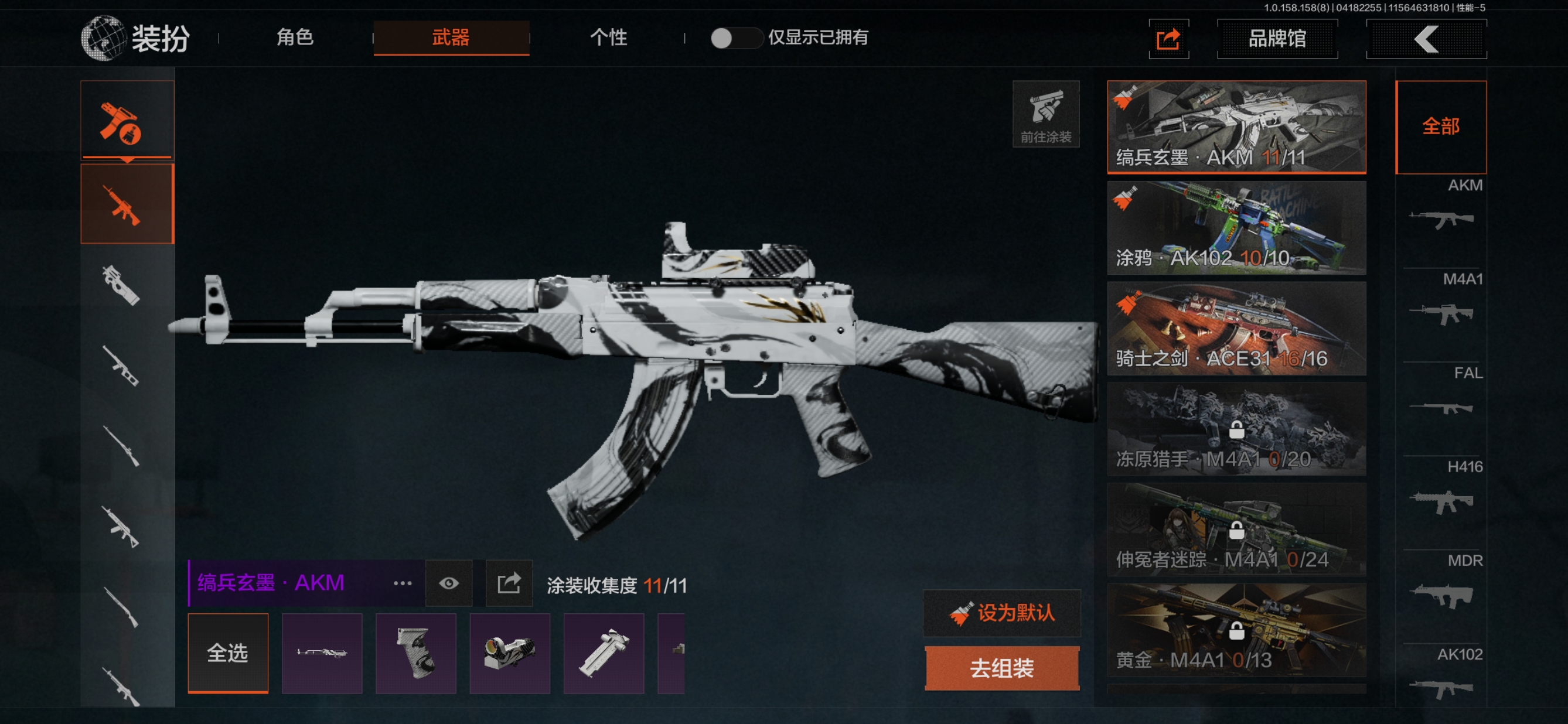
Task: Go back with the arrow button
Action: [x=1426, y=39]
